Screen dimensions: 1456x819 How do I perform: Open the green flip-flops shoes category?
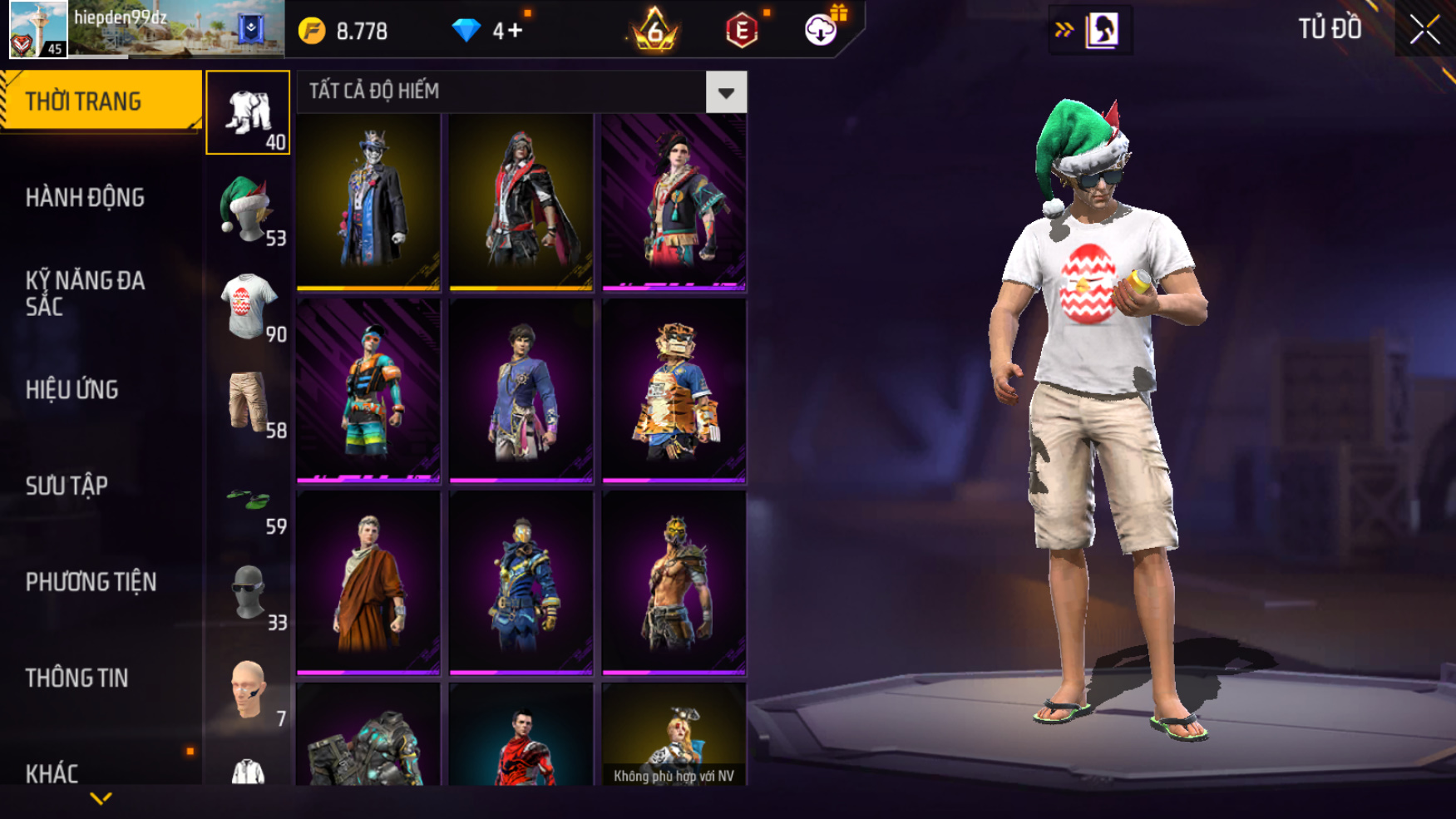tap(248, 499)
